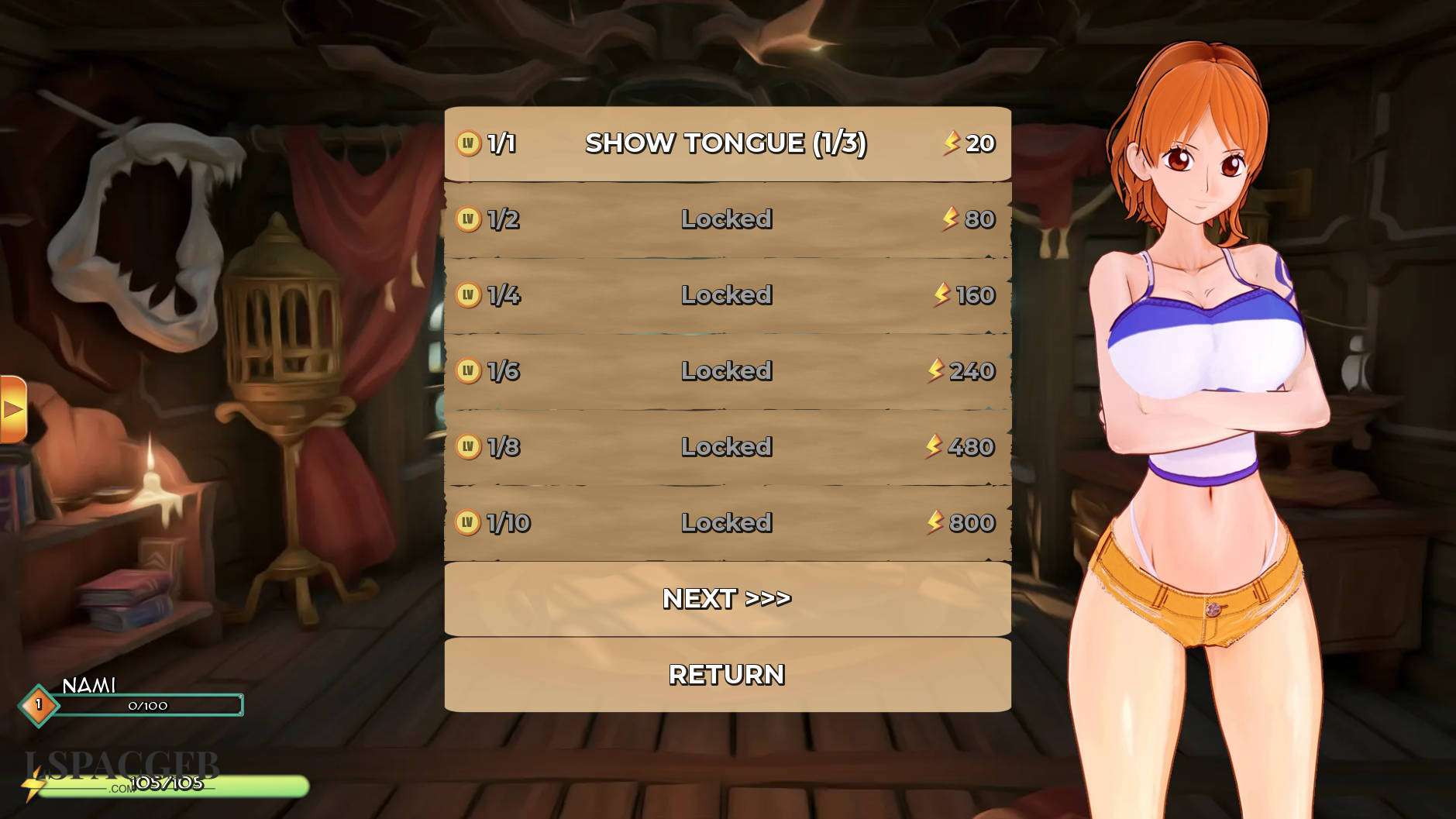Choose the locked row costing 80 energy
The image size is (1456, 819).
tap(727, 219)
